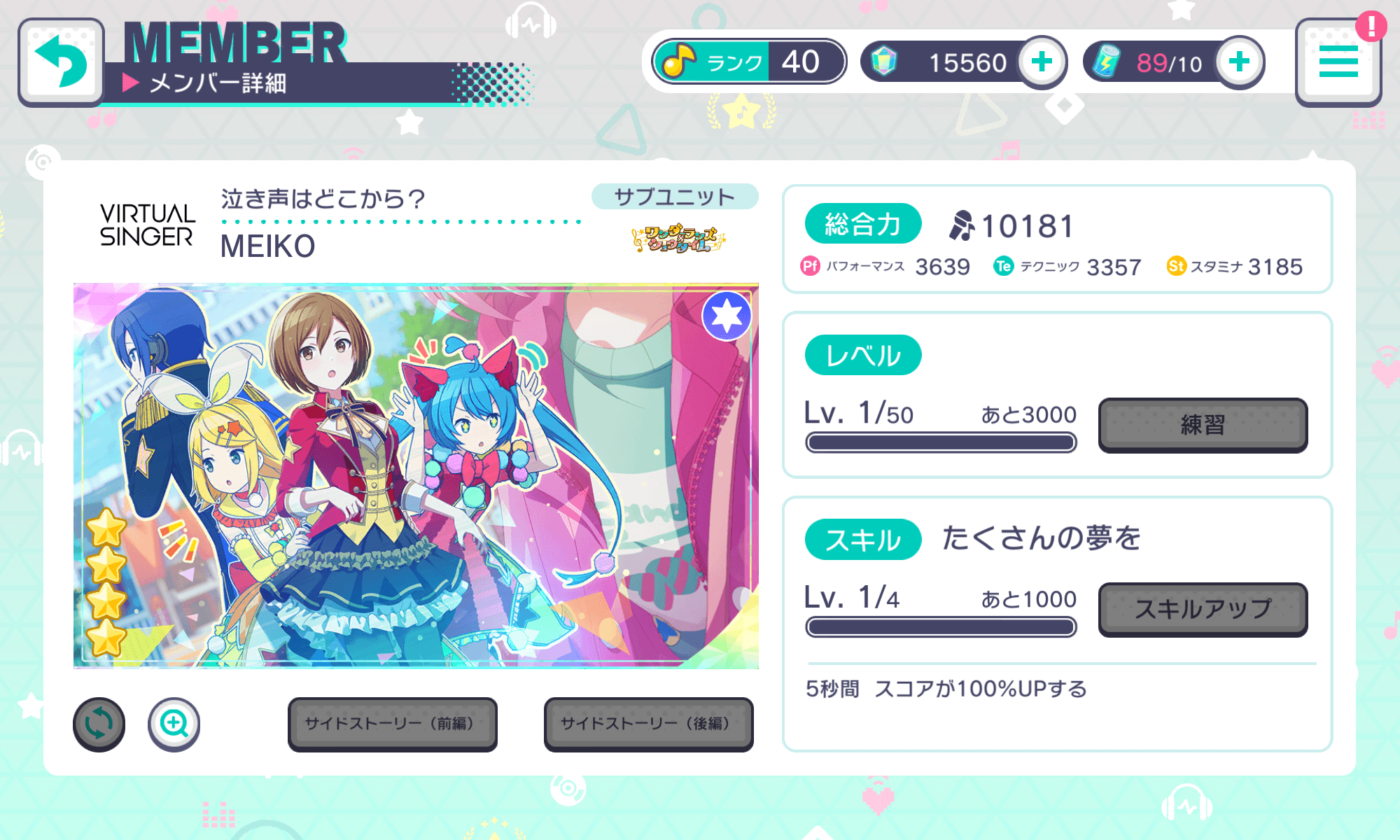Open the hamburger menu
The image size is (1400, 840).
1338,62
